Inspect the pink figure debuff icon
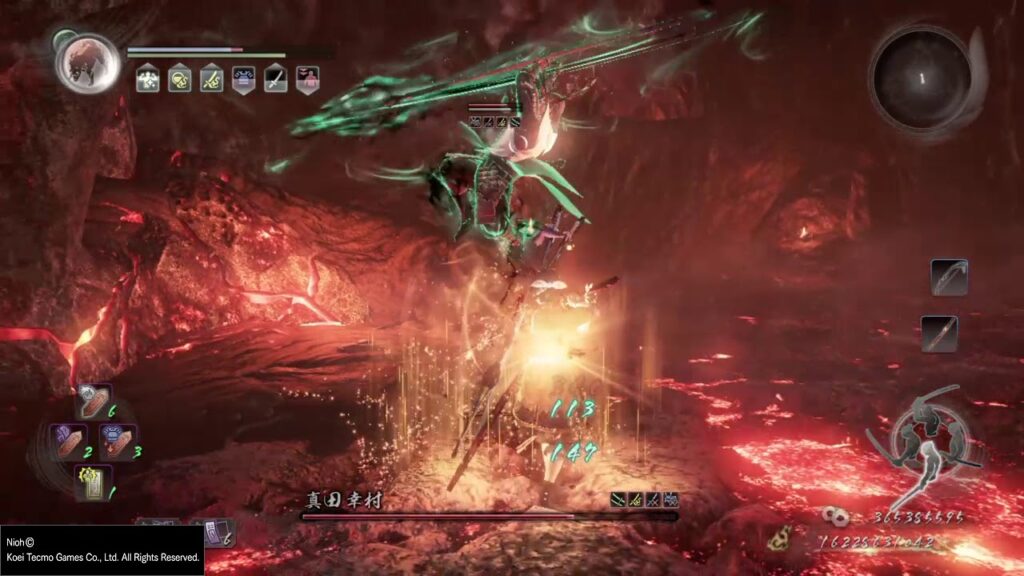 click(307, 79)
